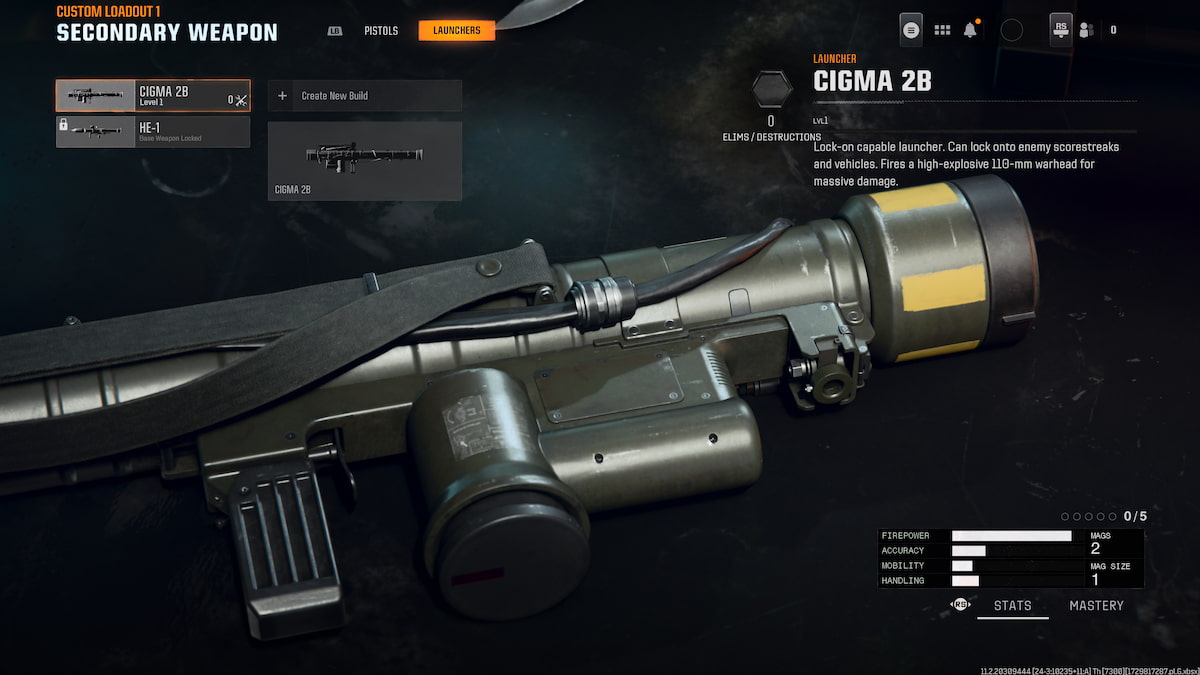
Task: Select the Launchers category tab
Action: (x=456, y=31)
